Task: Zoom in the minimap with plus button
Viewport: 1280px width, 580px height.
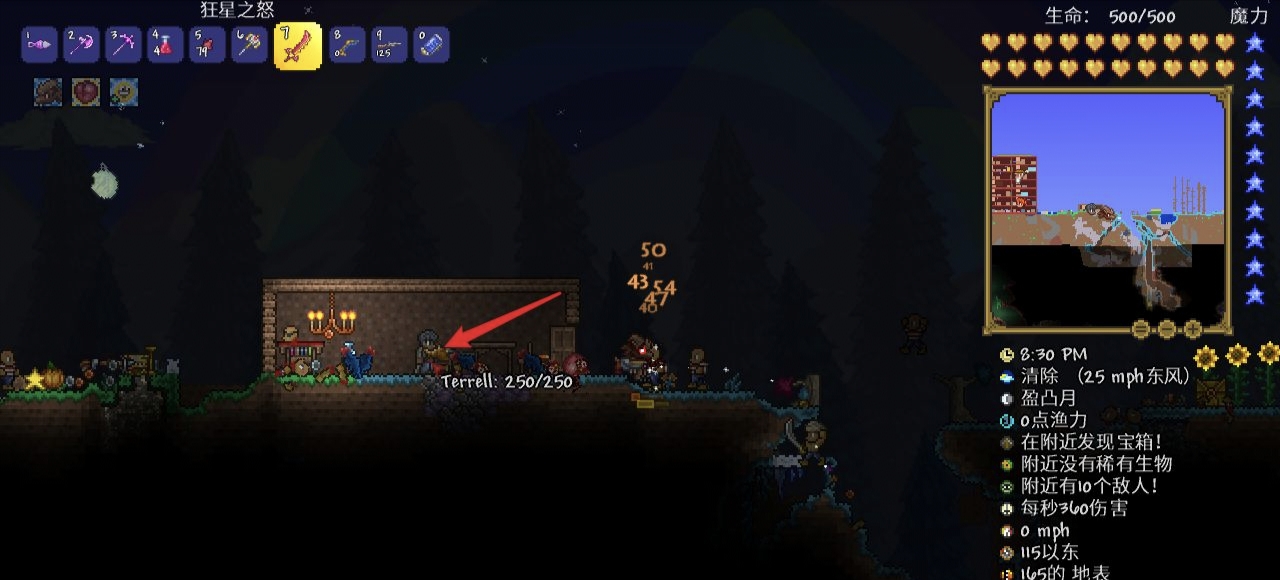Action: click(1191, 328)
